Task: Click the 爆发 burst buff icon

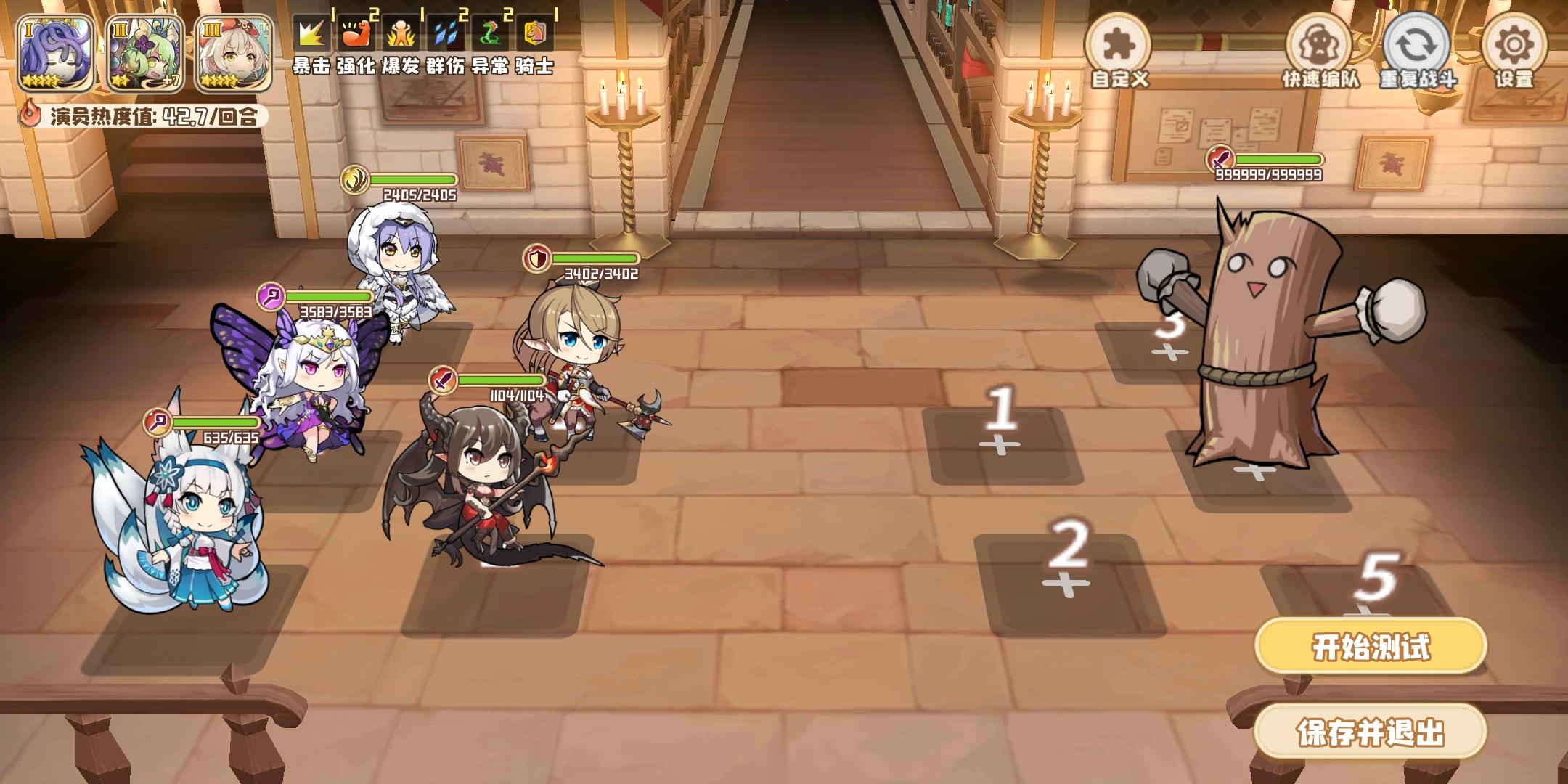Action: [400, 33]
